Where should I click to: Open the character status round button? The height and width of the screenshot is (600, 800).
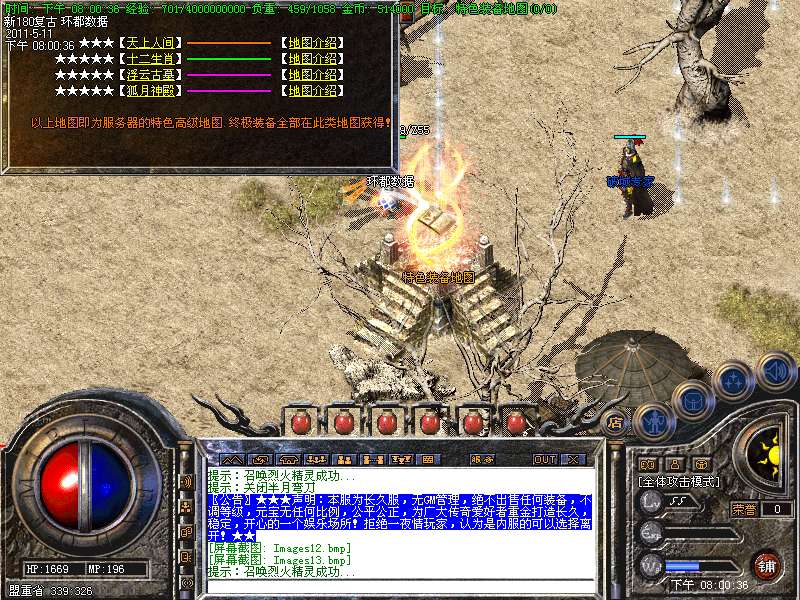(655, 421)
